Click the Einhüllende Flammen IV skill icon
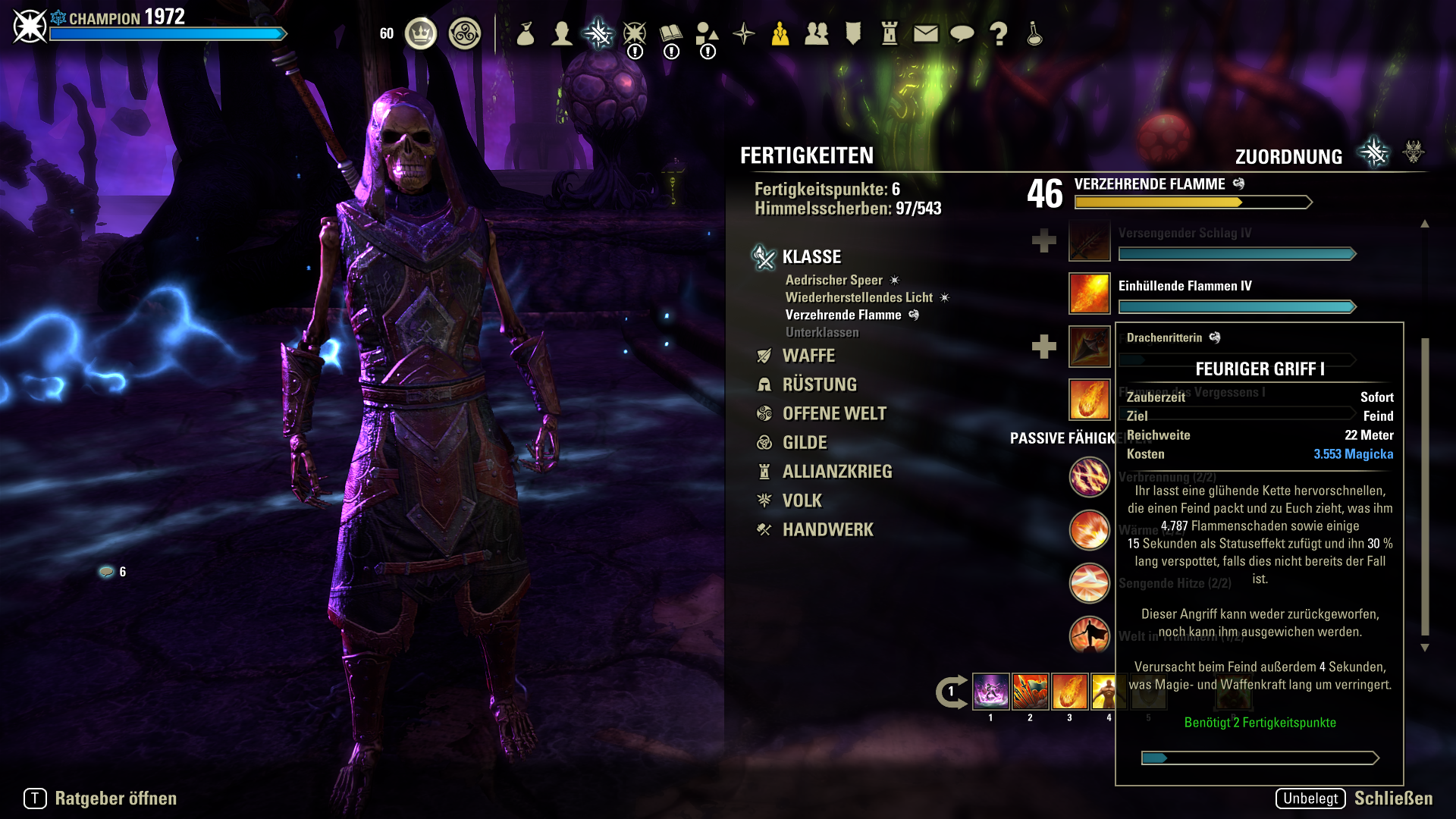The image size is (1456, 819). tap(1089, 293)
